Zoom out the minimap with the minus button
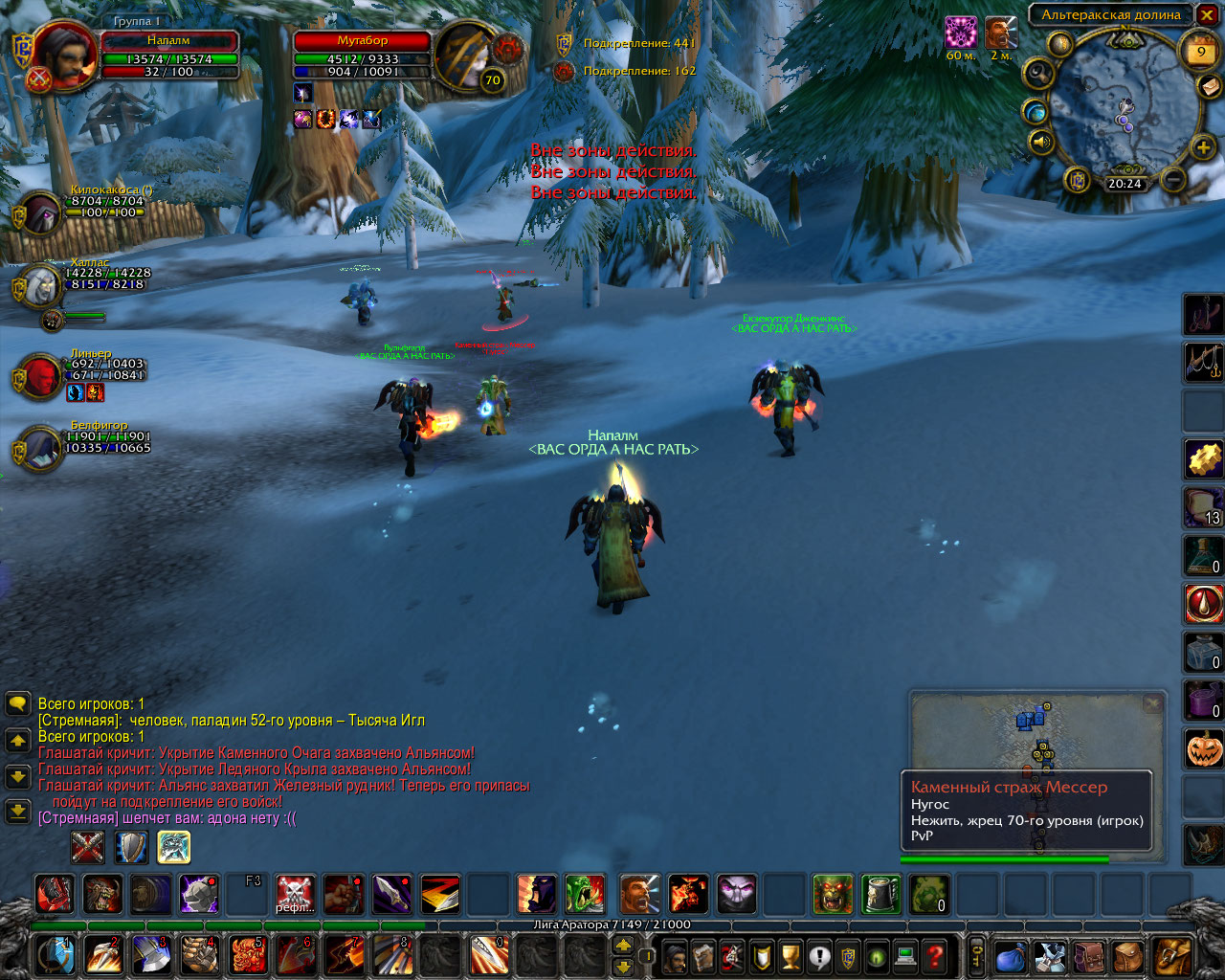This screenshot has width=1225, height=980. click(1173, 179)
